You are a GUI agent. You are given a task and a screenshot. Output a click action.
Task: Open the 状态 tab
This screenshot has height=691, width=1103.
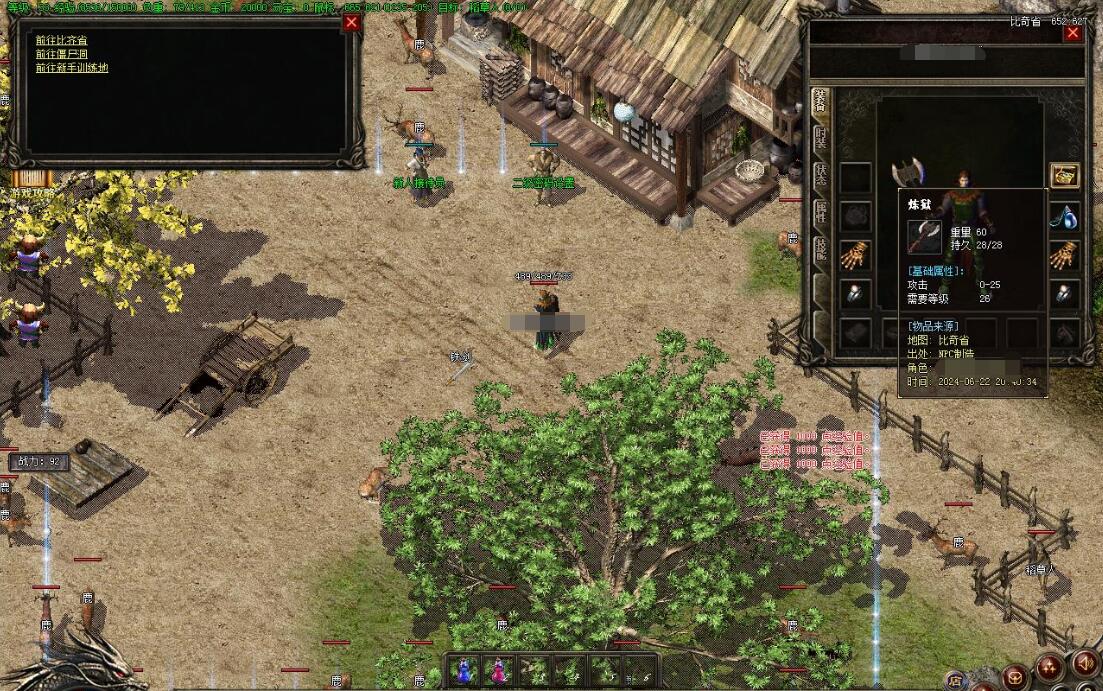click(820, 177)
